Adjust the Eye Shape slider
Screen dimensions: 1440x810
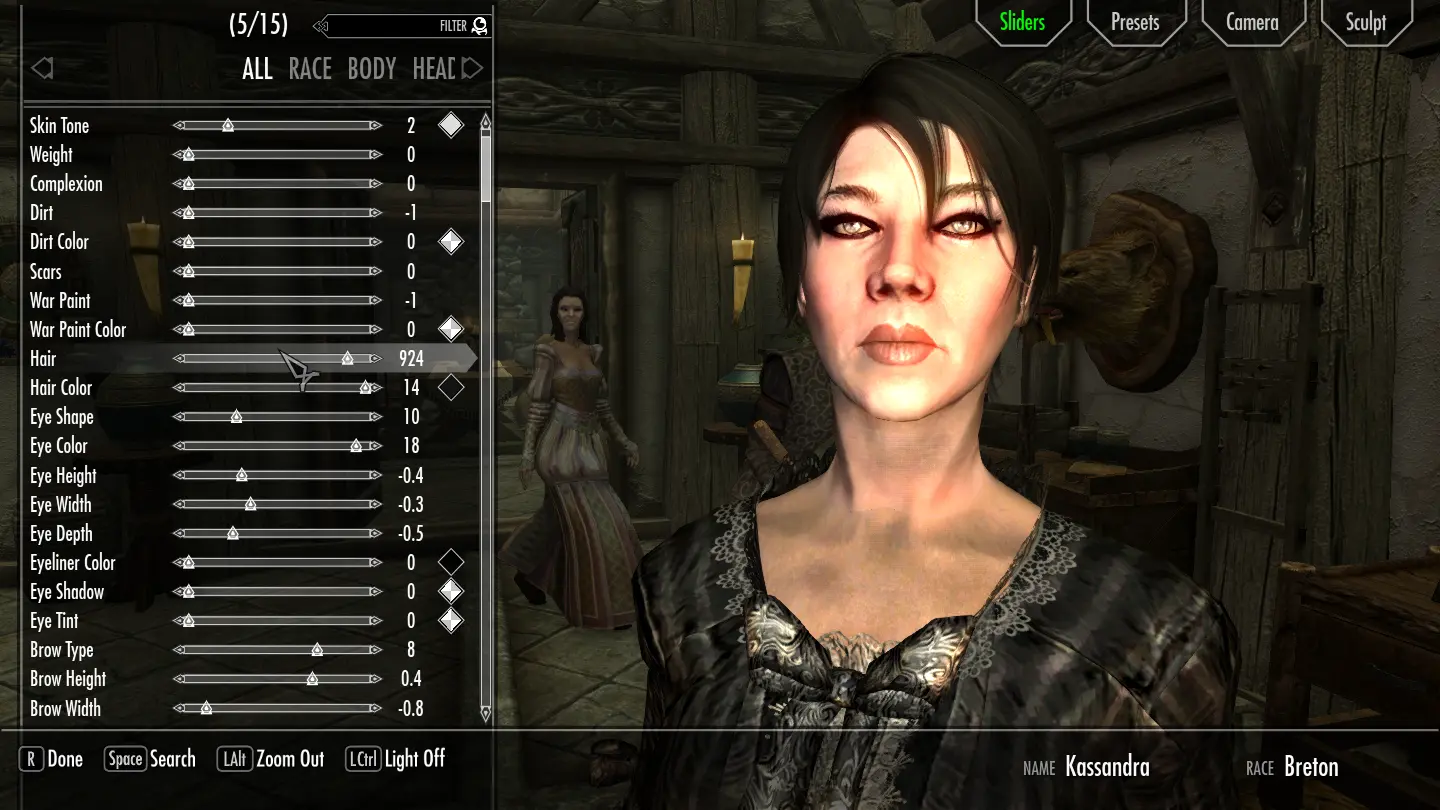point(277,417)
